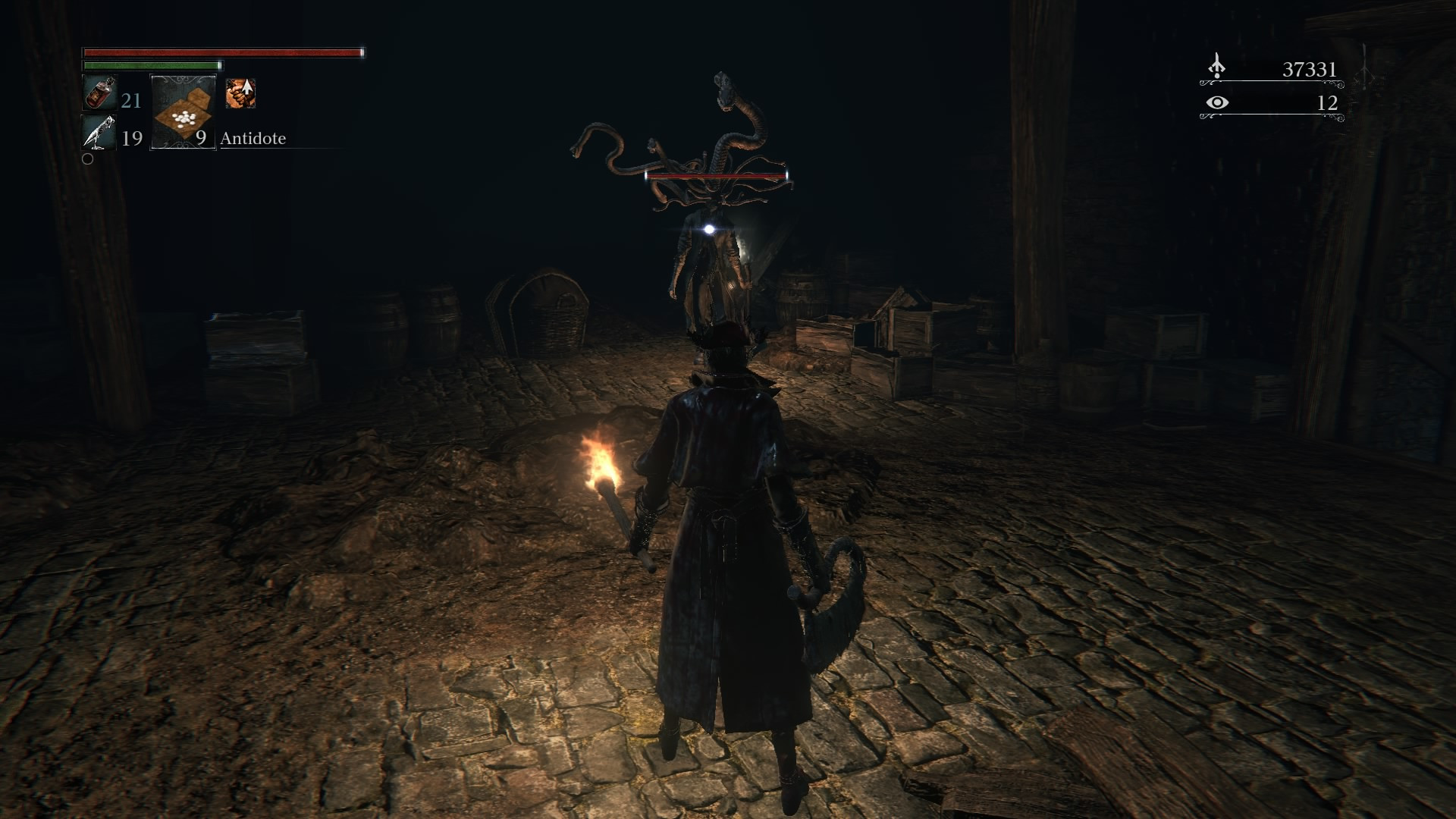Click the enemy health bar above the snake creature

coord(717,177)
